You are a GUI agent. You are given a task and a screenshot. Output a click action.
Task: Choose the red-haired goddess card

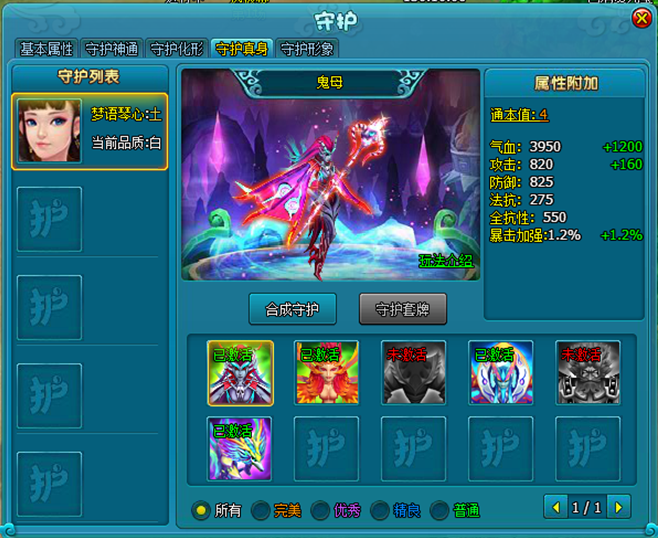tap(318, 372)
